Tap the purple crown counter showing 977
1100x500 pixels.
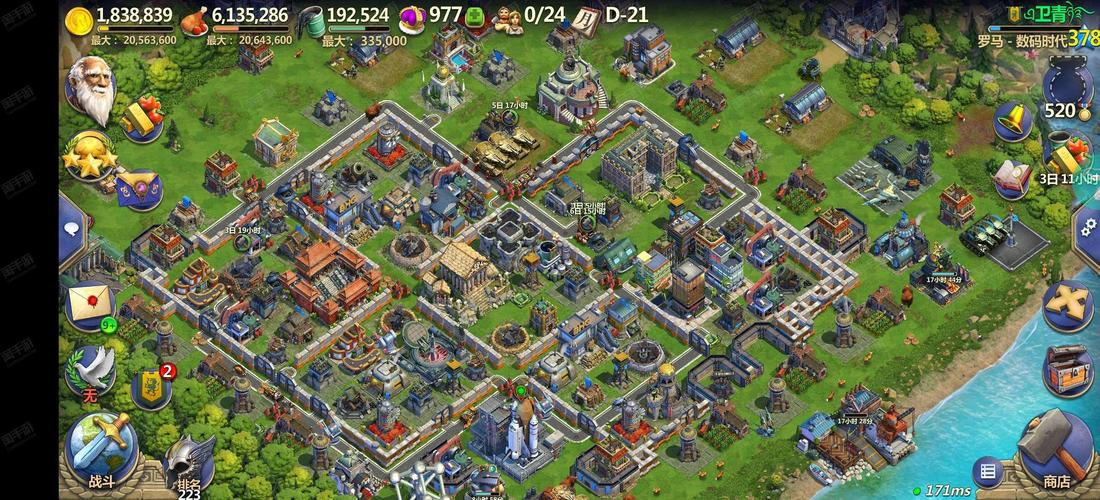tap(430, 17)
